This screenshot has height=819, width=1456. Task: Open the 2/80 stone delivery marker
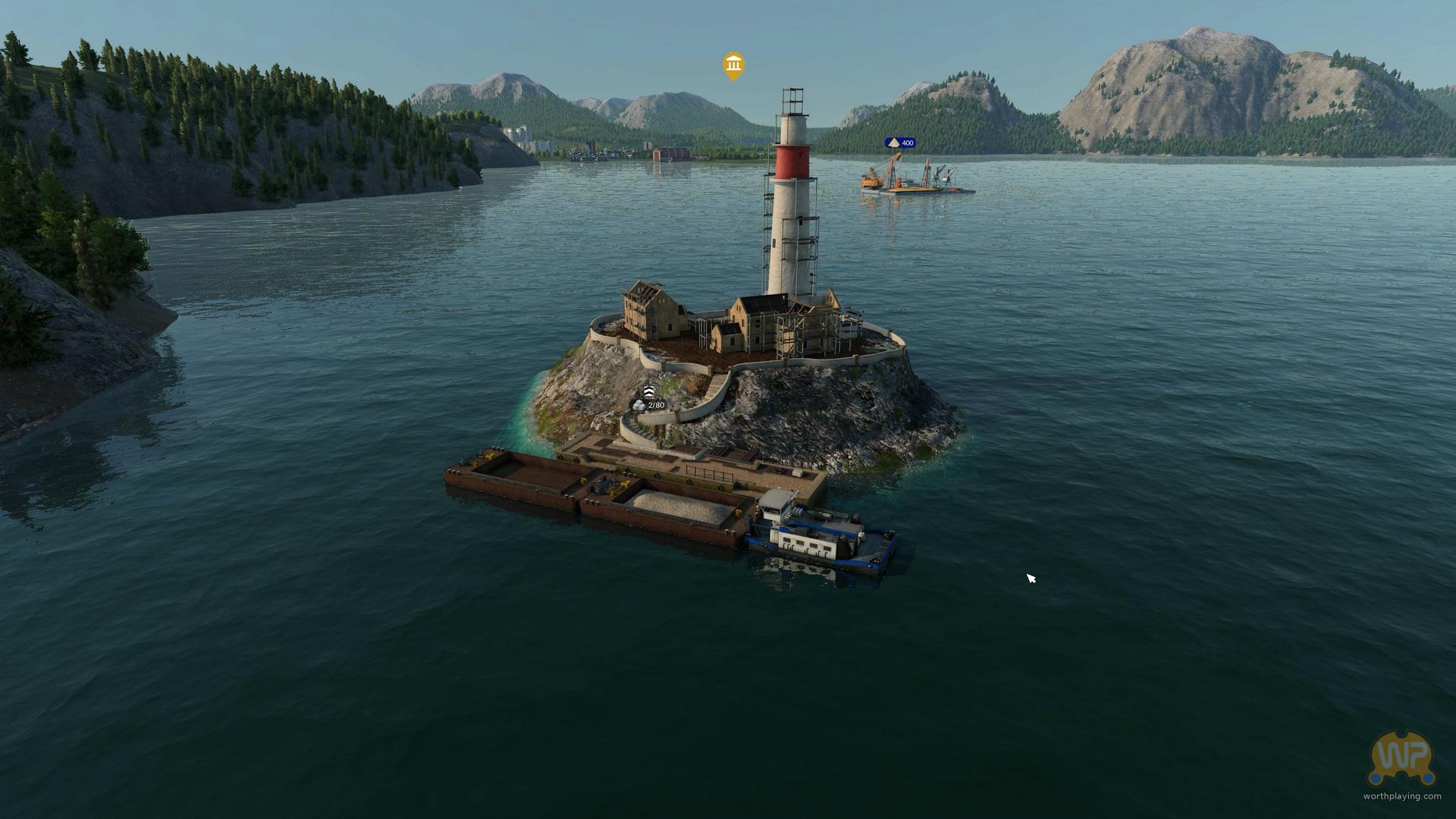pyautogui.click(x=650, y=404)
